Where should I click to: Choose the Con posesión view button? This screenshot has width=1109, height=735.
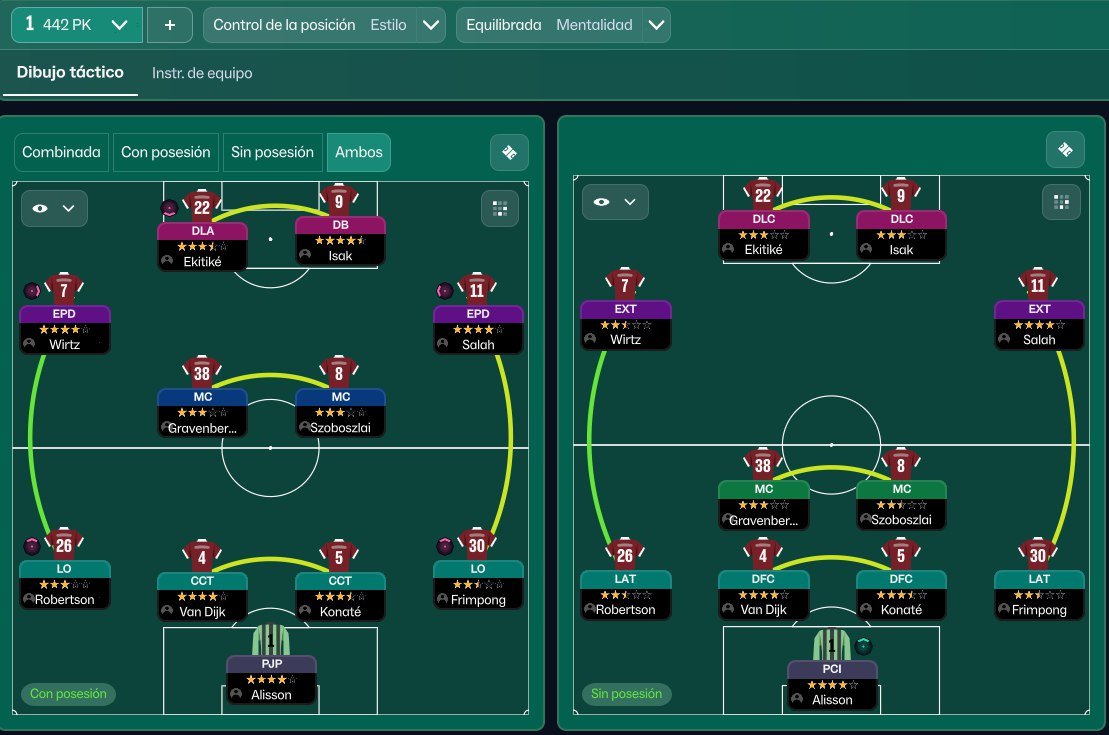pyautogui.click(x=166, y=152)
